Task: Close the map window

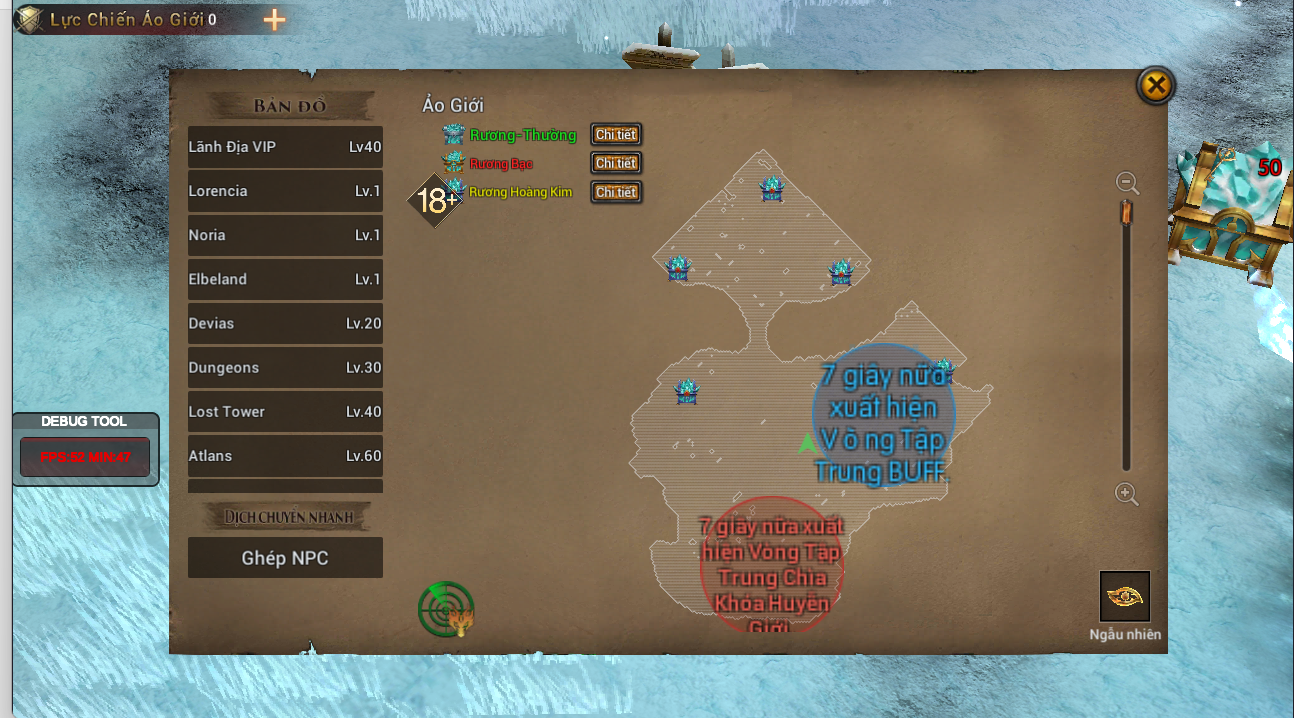Action: 1155,86
